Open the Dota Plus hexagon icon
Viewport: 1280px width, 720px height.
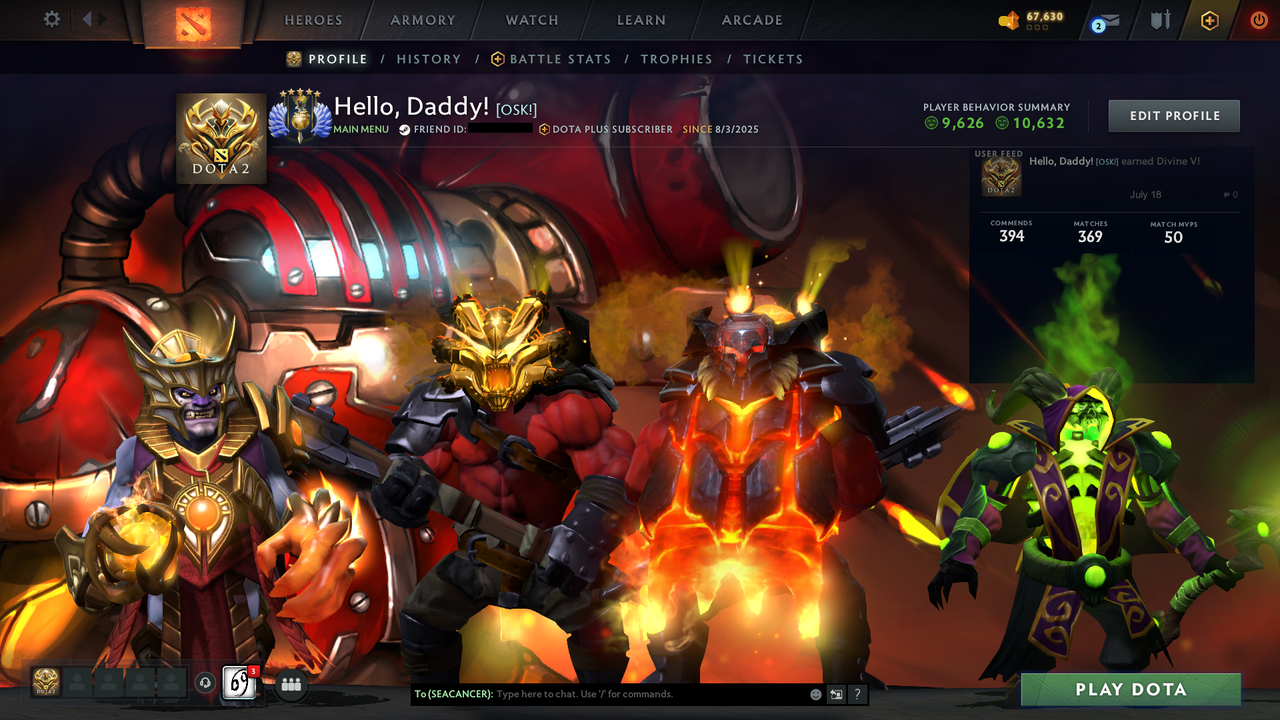(1209, 19)
